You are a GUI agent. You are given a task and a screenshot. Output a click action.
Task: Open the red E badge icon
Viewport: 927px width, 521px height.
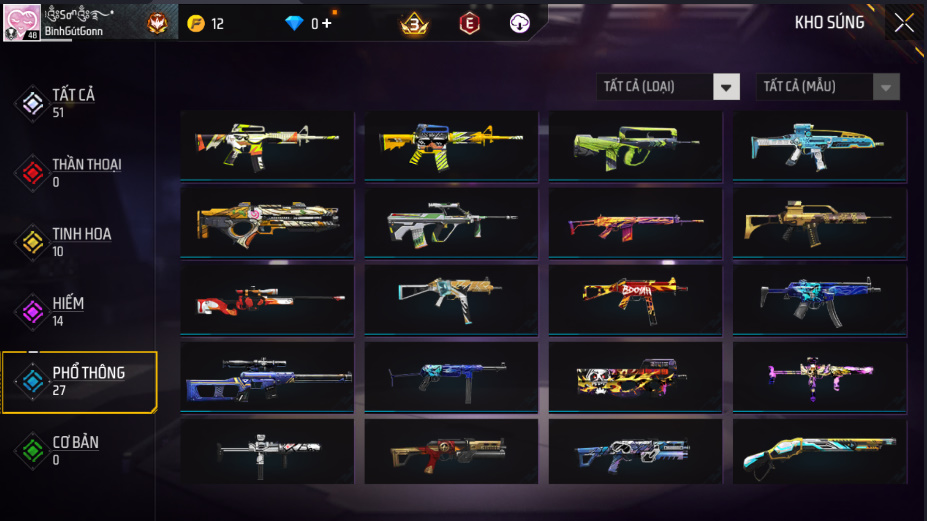[x=469, y=23]
